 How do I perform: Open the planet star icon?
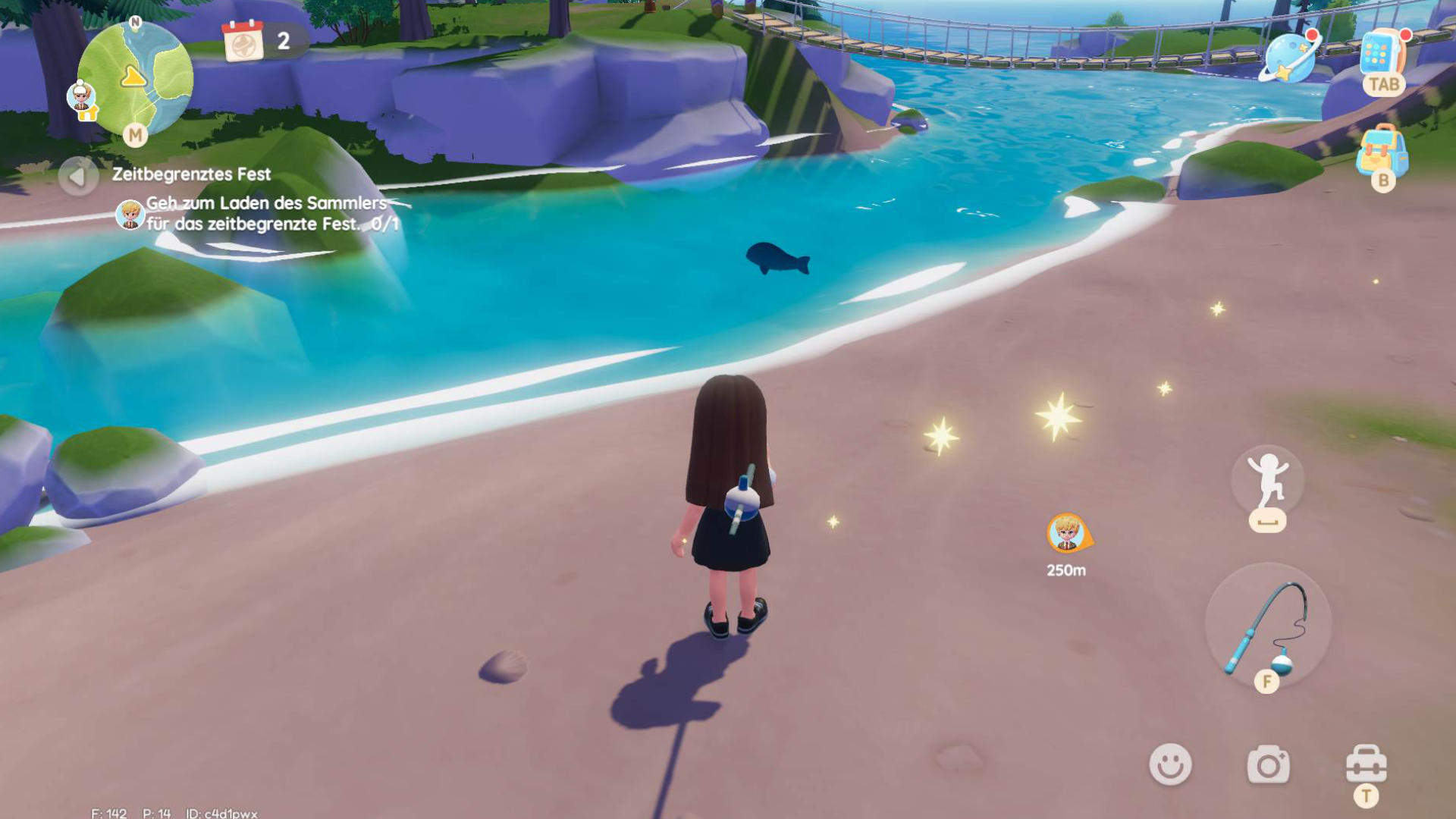[x=1290, y=57]
